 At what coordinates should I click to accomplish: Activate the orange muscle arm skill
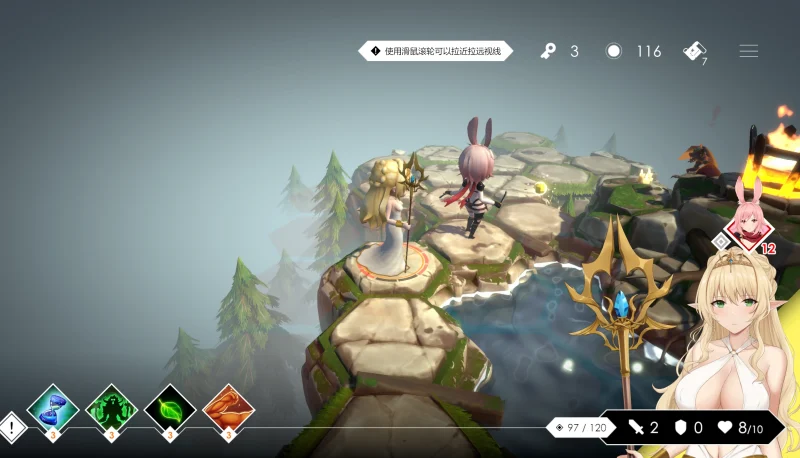click(228, 408)
